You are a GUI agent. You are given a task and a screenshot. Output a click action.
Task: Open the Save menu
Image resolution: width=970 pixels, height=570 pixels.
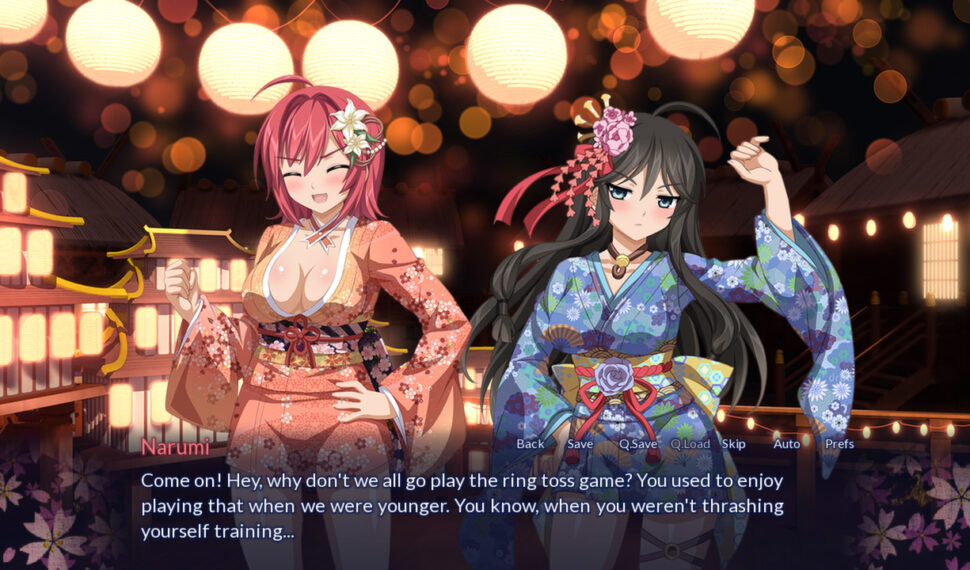click(x=580, y=444)
